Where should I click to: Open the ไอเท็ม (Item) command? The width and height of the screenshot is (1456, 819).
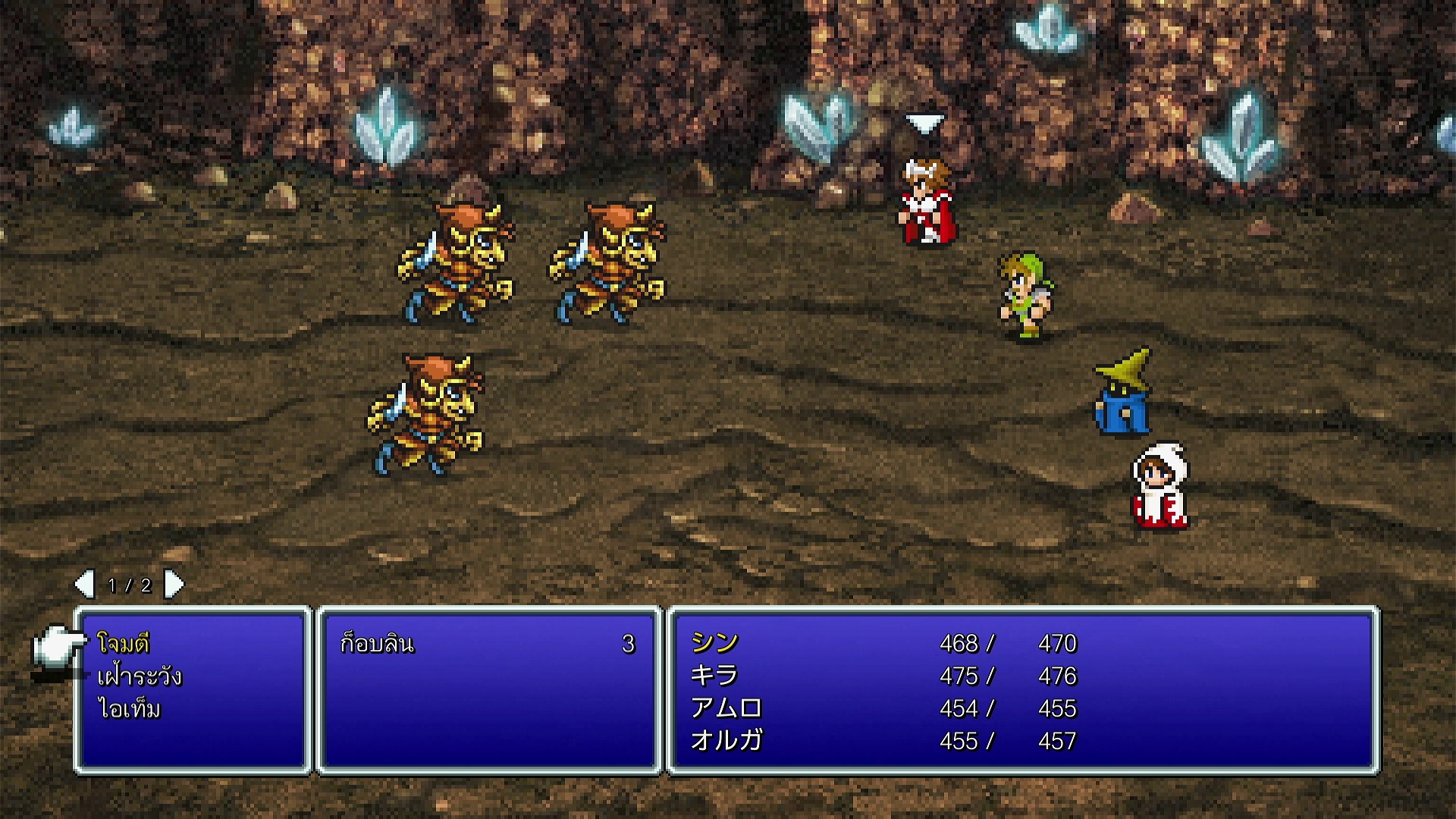coord(129,709)
